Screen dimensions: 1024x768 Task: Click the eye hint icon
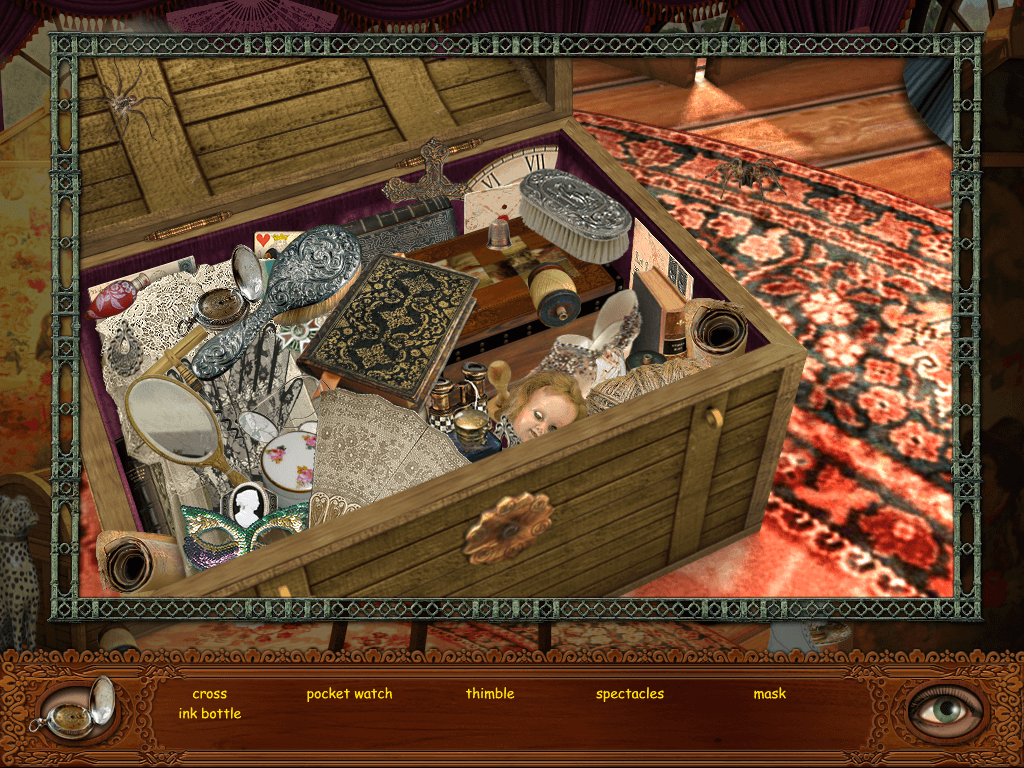click(946, 709)
